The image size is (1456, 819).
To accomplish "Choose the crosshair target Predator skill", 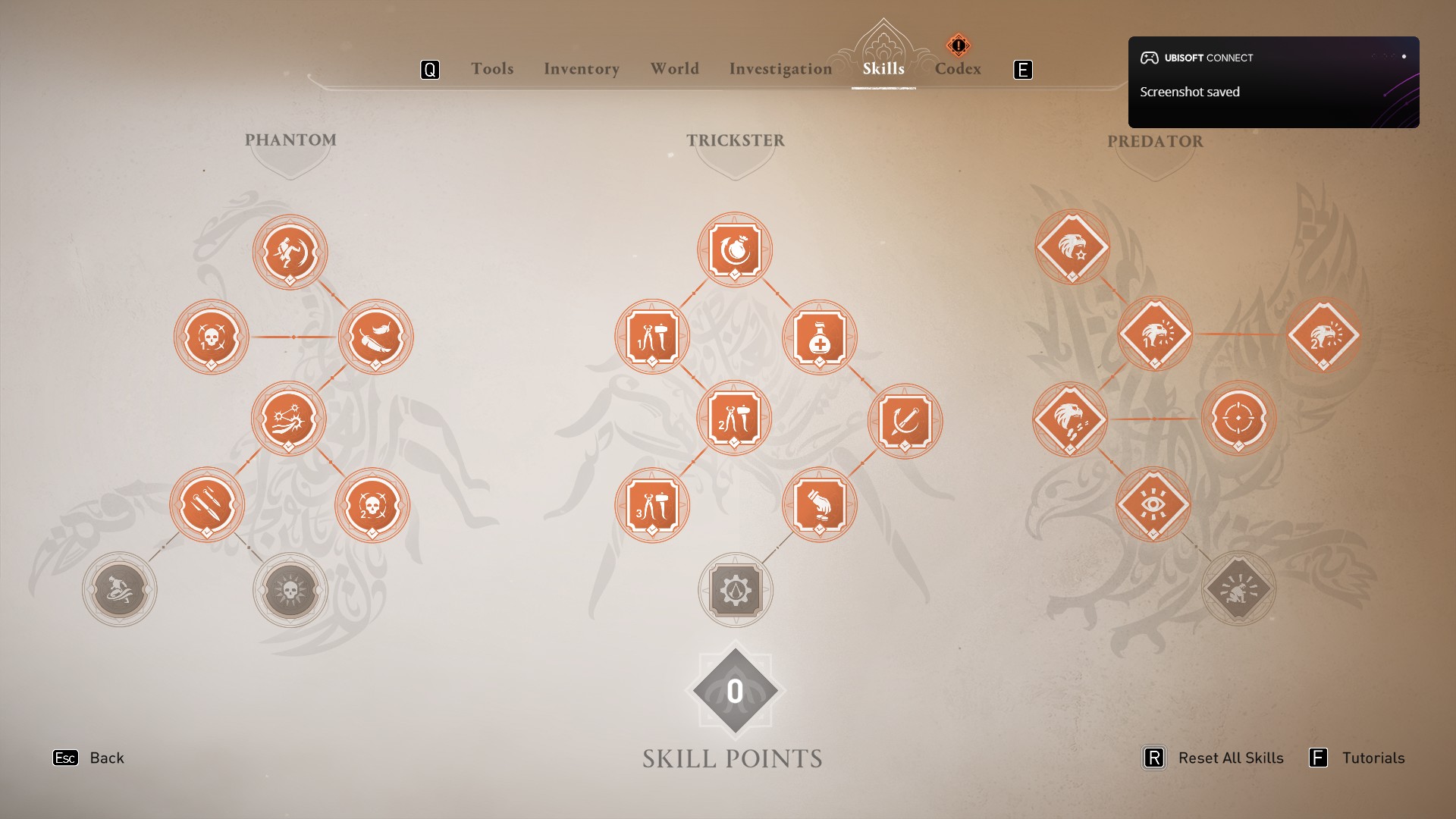I will click(1238, 418).
